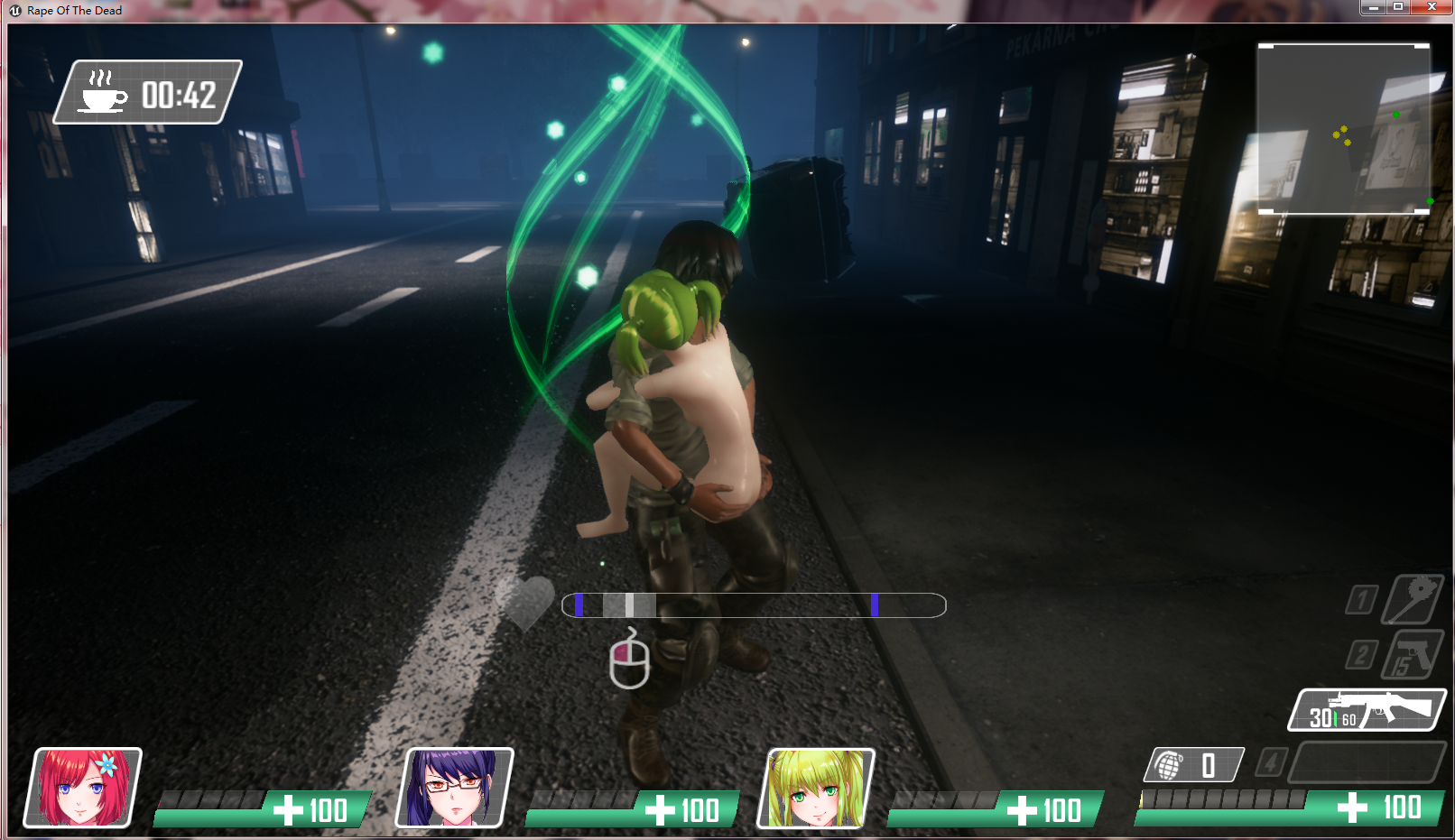The width and height of the screenshot is (1455, 840).
Task: Close the game window
Action: [x=1432, y=7]
